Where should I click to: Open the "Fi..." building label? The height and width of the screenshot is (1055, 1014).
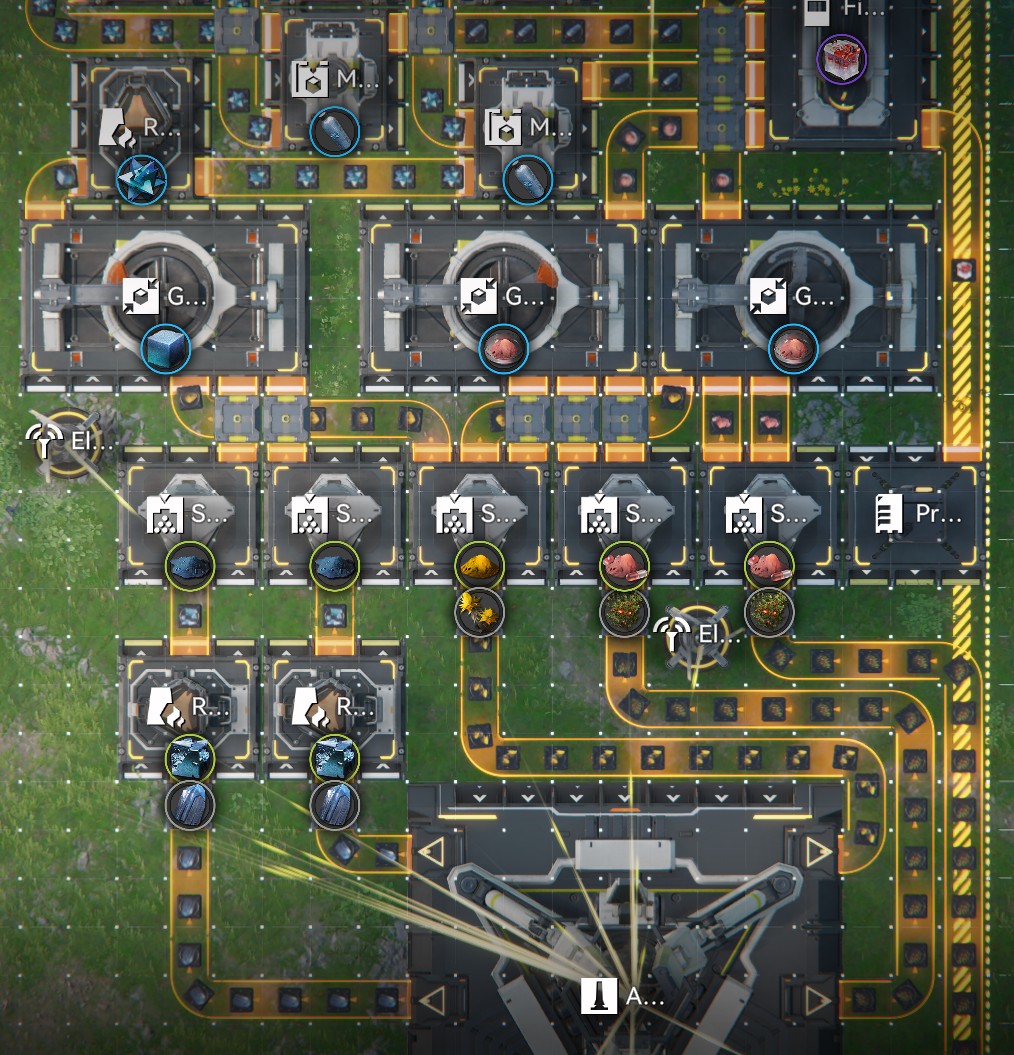pyautogui.click(x=831, y=12)
